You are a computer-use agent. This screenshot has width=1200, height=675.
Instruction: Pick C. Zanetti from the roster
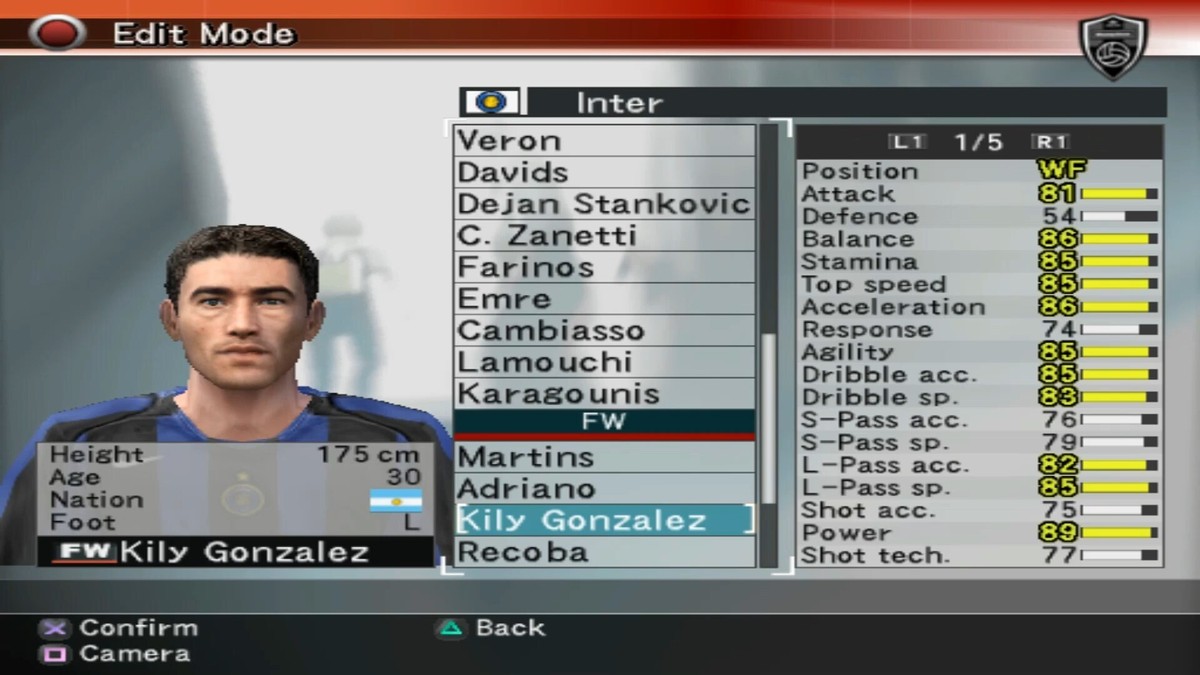(604, 236)
